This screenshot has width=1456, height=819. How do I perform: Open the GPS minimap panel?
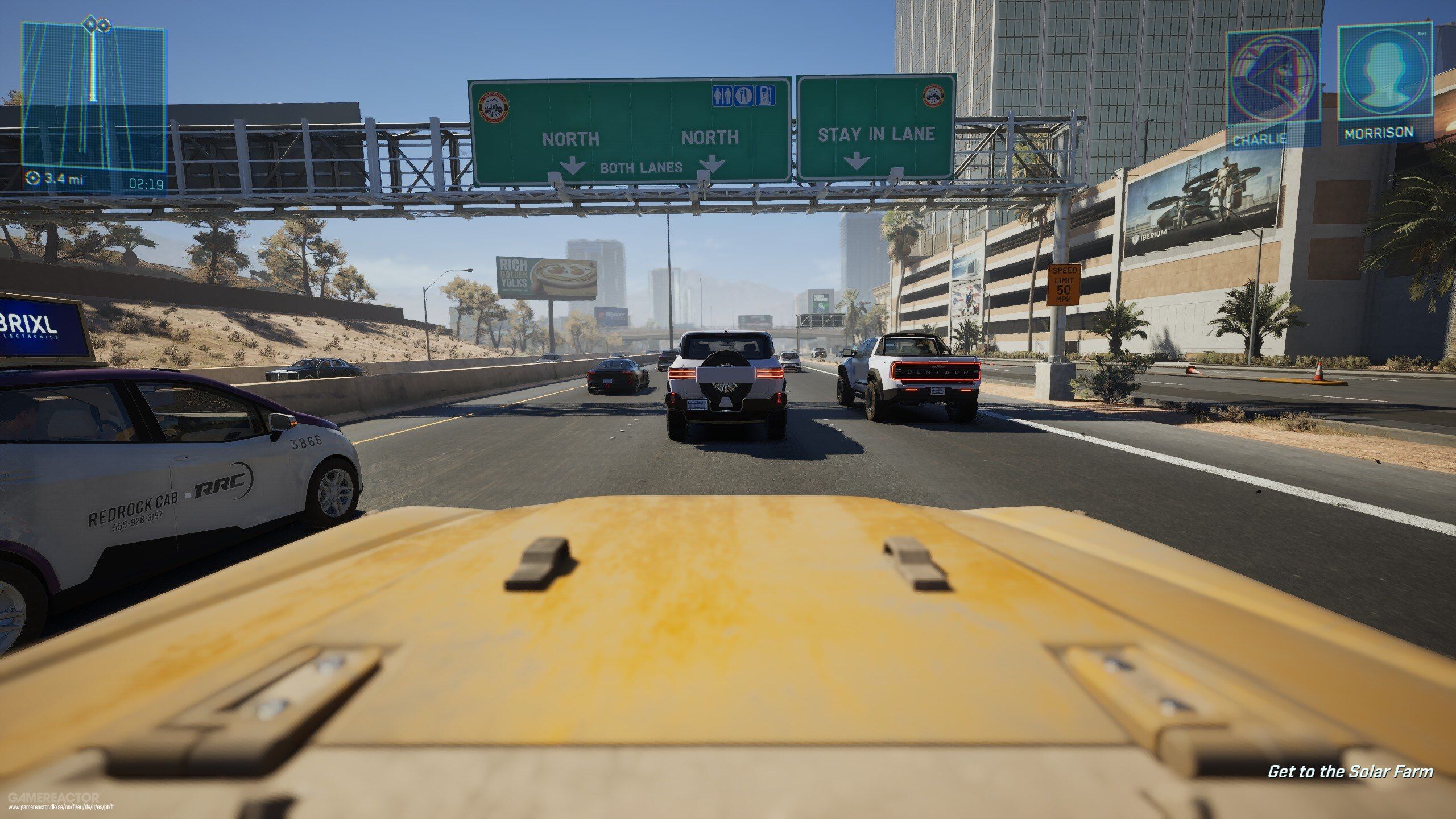94,102
